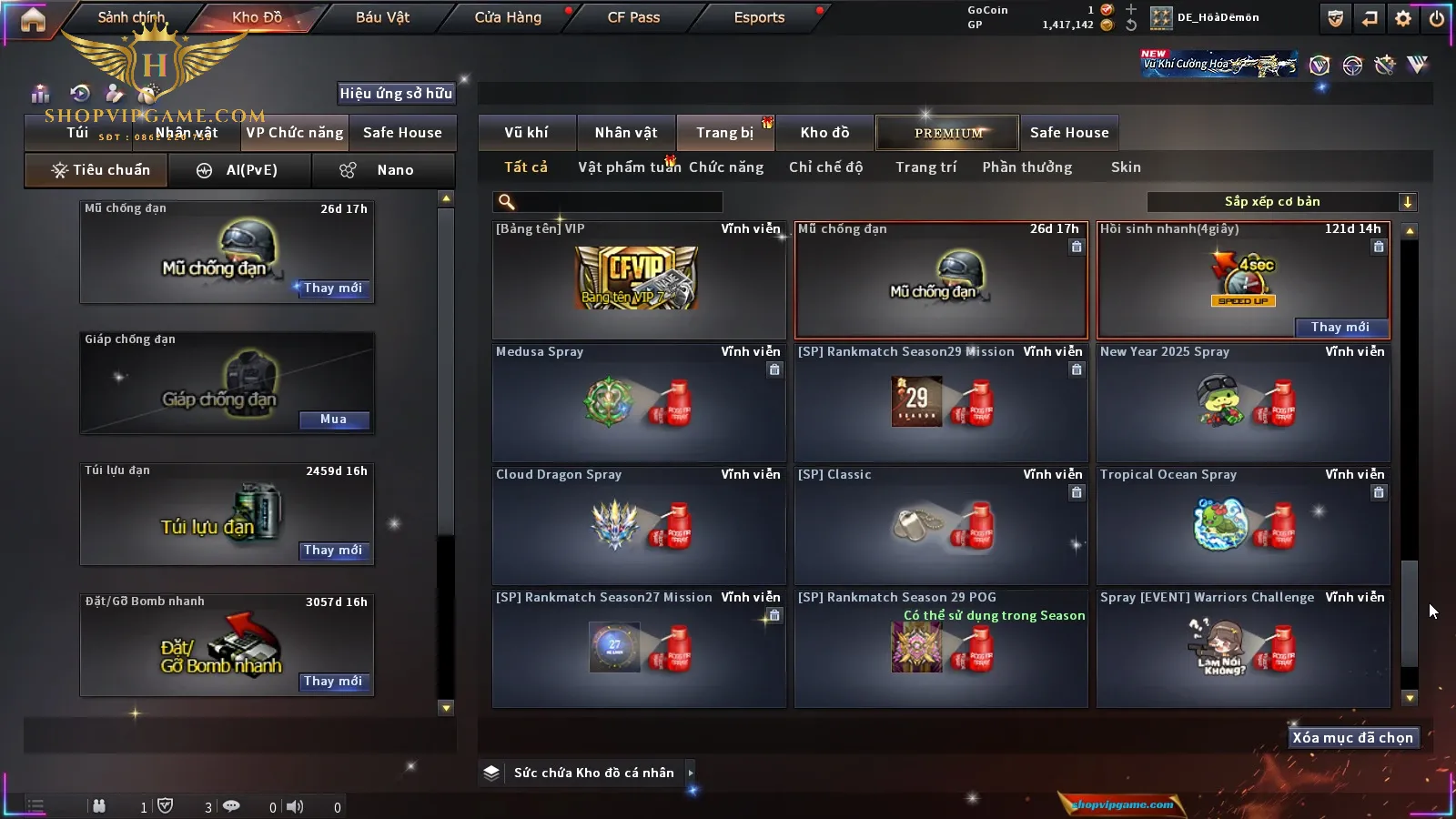
Task: Open the settings gear icon
Action: click(1403, 18)
